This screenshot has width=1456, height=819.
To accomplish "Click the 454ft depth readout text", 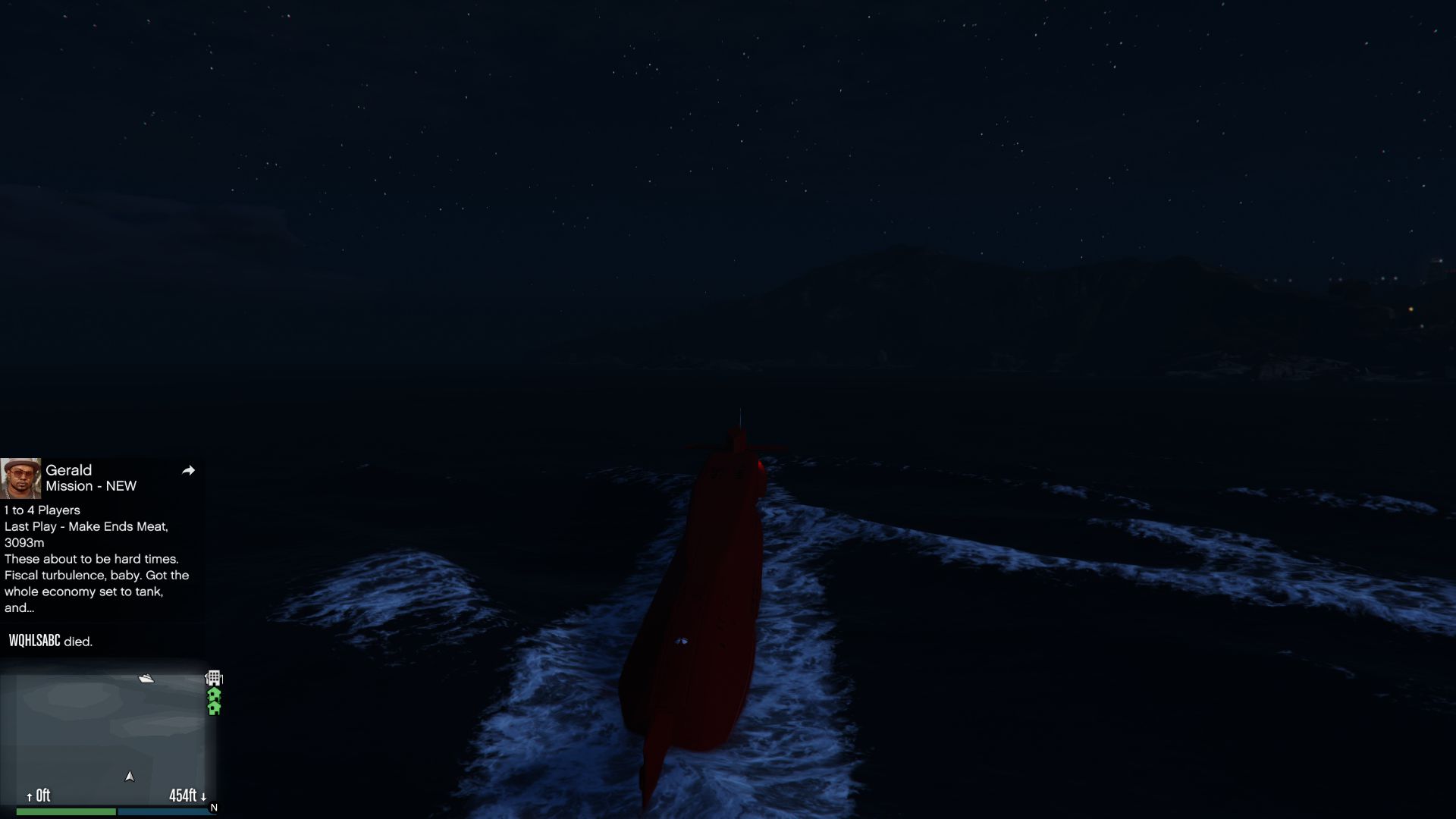I will tap(184, 796).
